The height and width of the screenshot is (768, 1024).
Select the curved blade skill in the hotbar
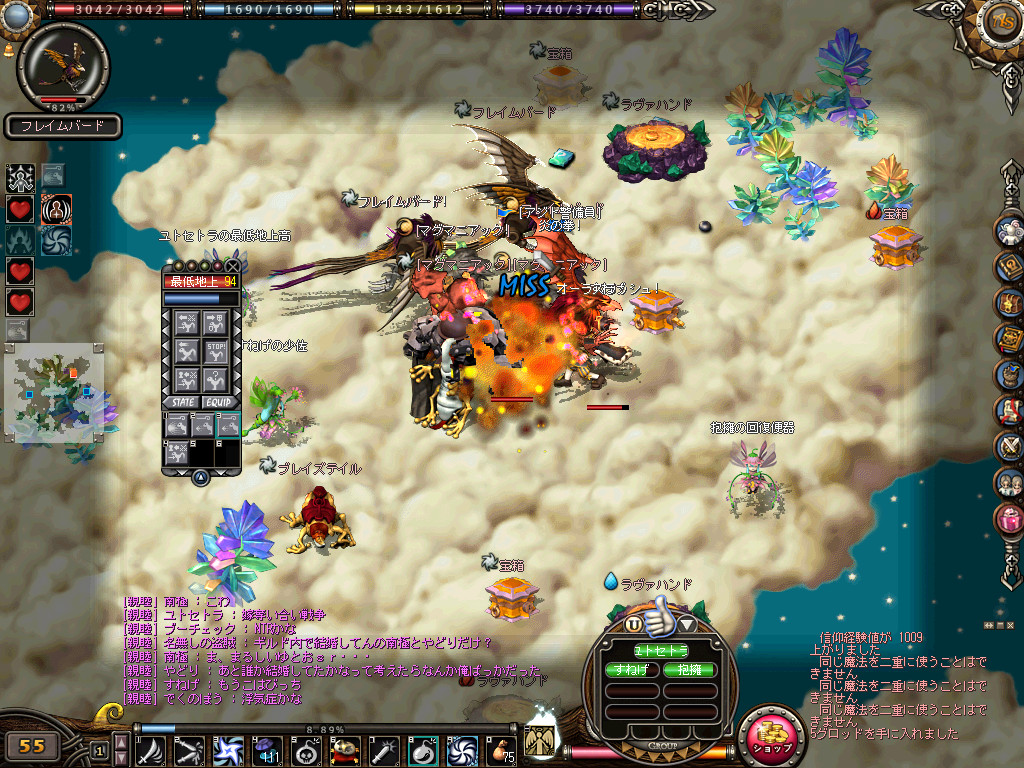pos(151,750)
